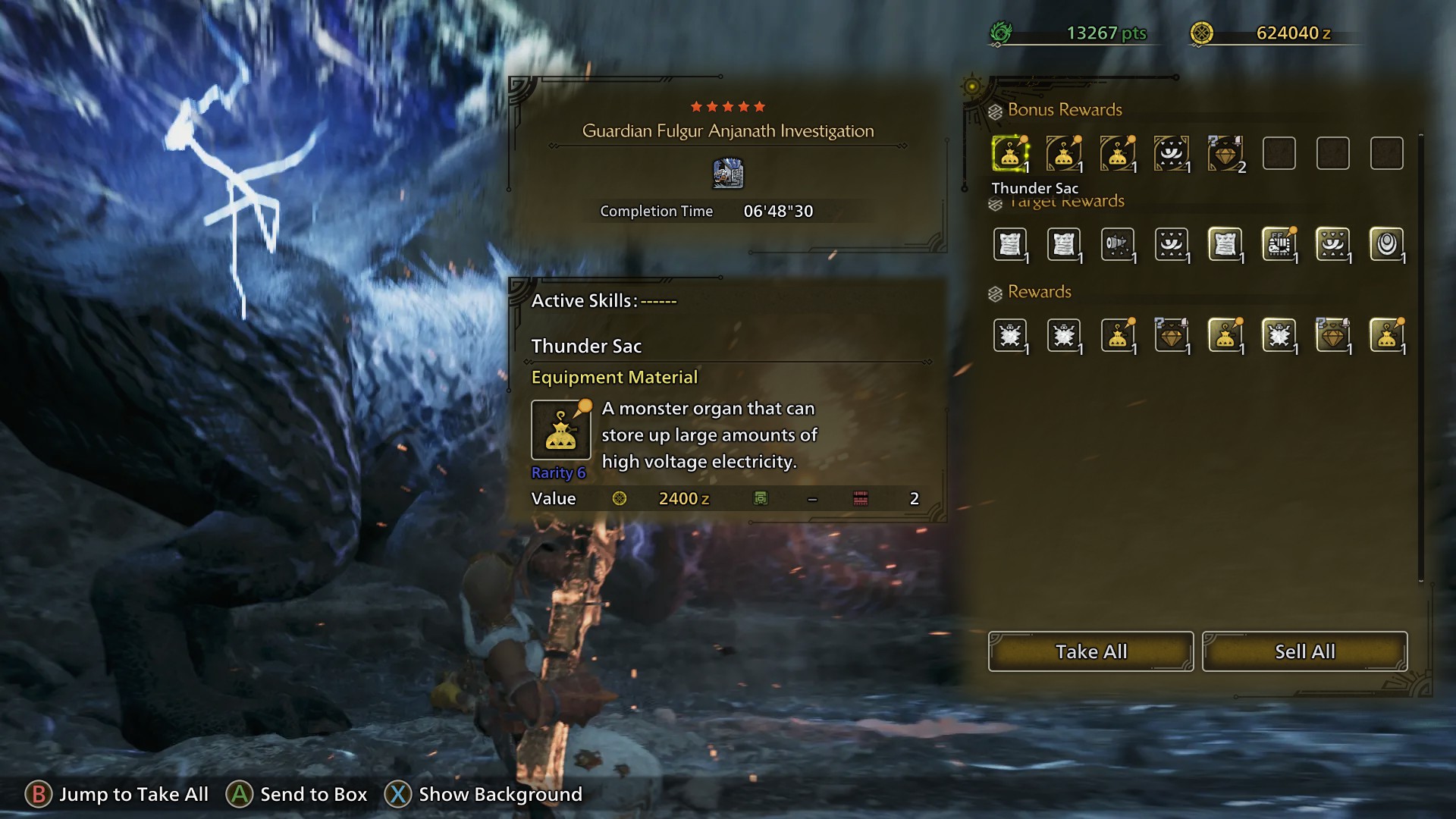Select the round egg-shaped target reward

(x=1386, y=244)
